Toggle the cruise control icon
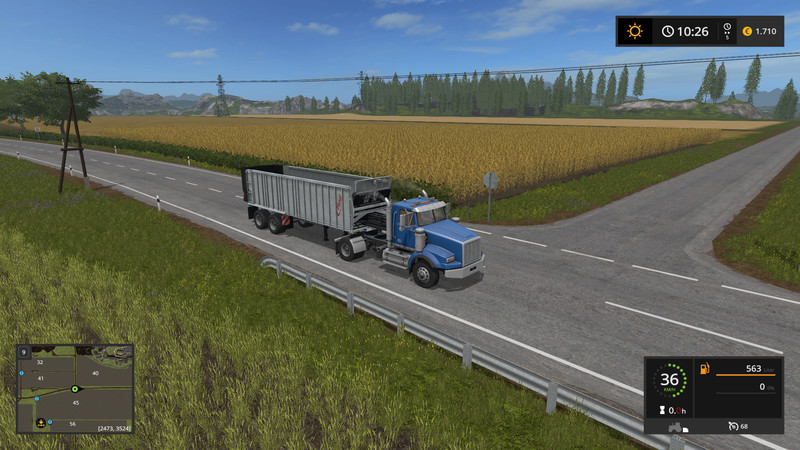The image size is (800, 450). tap(732, 427)
